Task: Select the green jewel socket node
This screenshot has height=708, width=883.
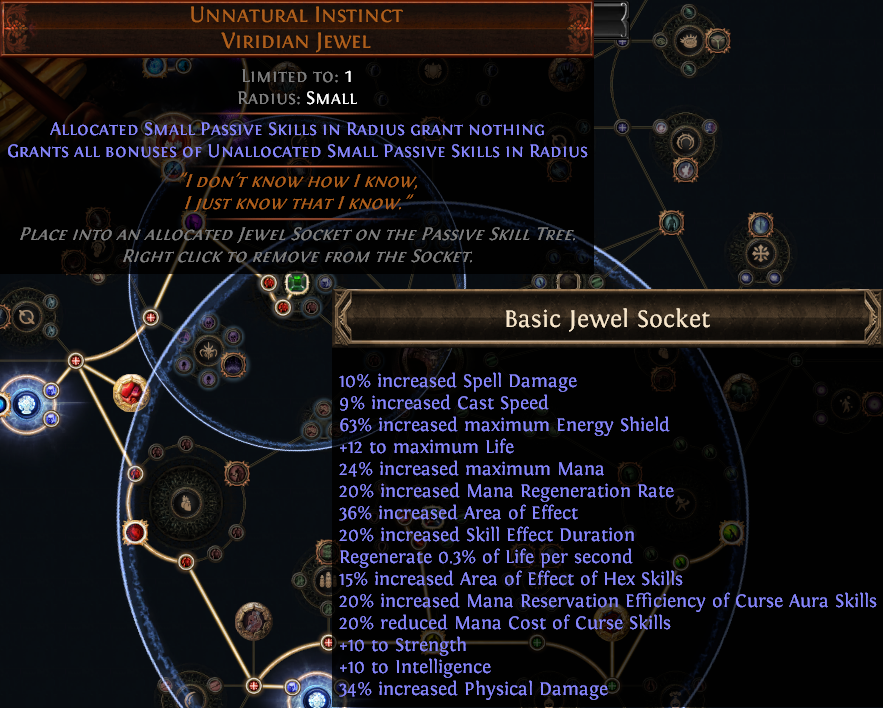Action: [295, 283]
